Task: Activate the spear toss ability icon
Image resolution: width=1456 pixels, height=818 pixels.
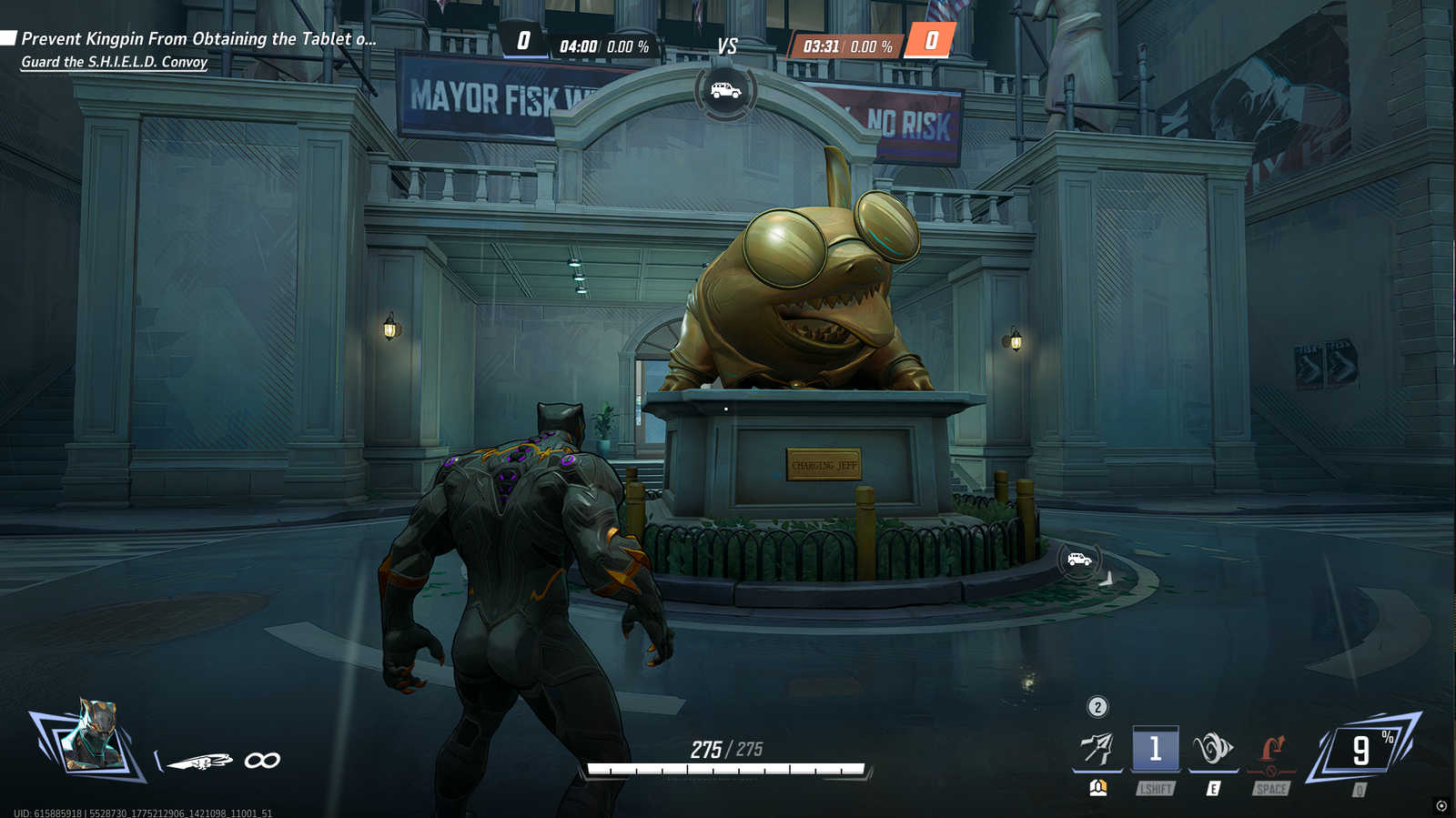Action: click(1097, 749)
